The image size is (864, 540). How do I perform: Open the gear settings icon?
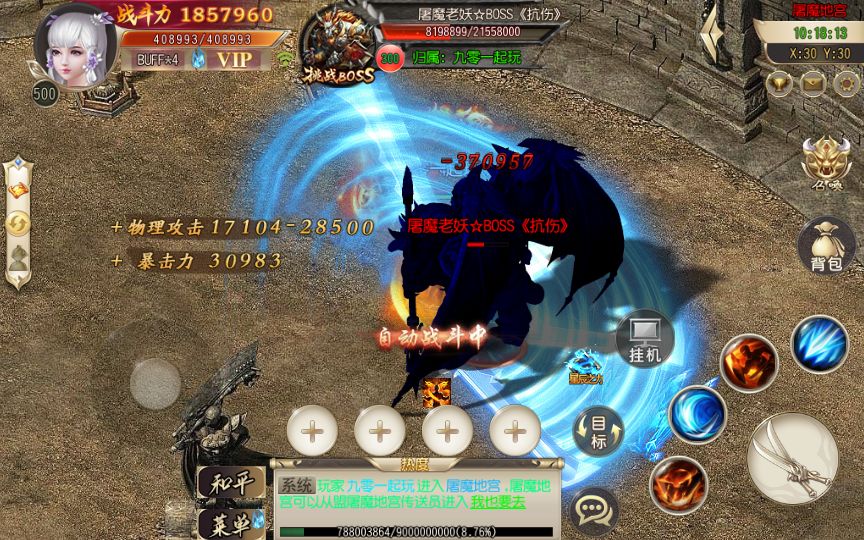tap(845, 84)
